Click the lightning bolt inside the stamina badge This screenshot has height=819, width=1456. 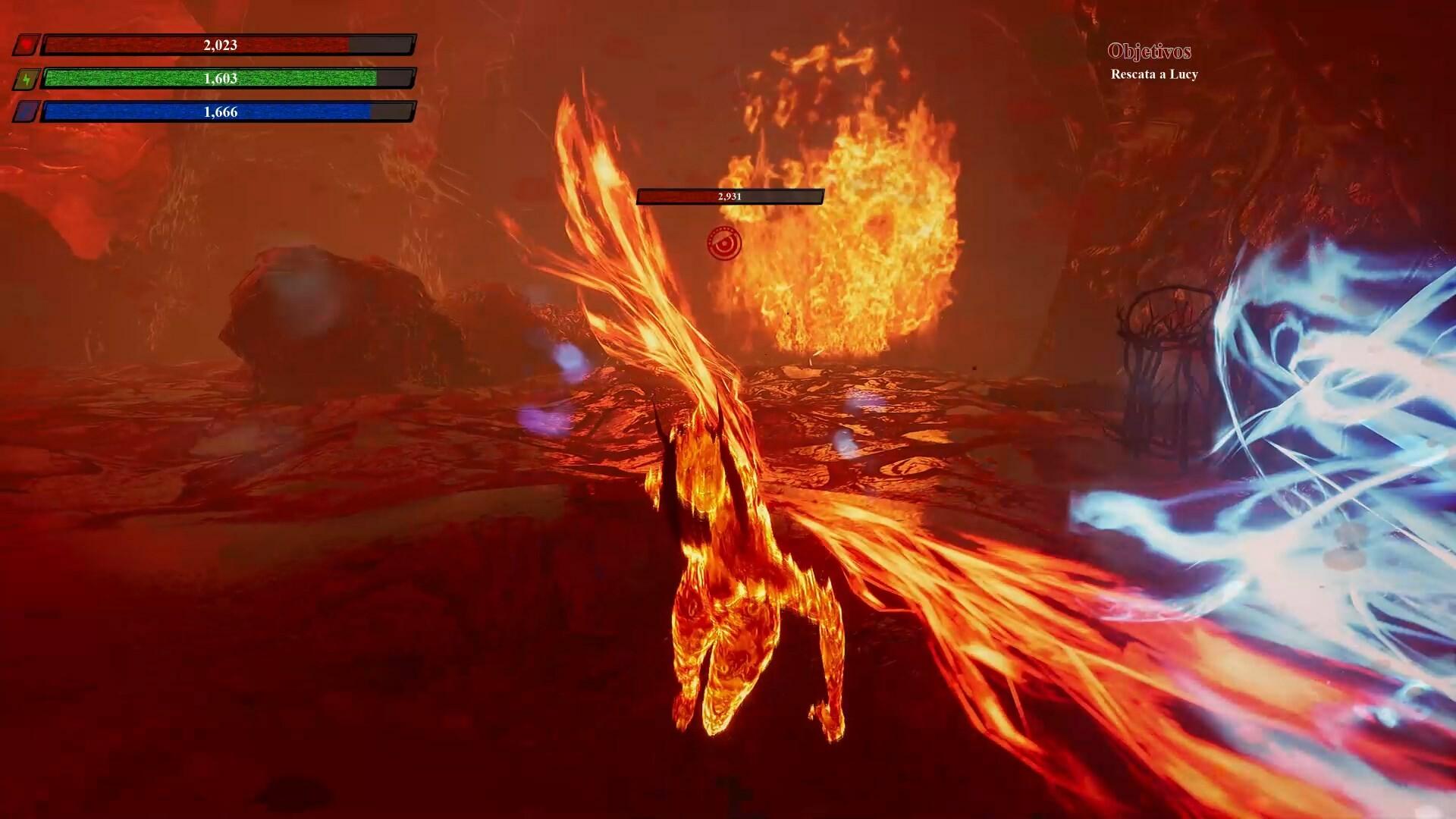[27, 78]
